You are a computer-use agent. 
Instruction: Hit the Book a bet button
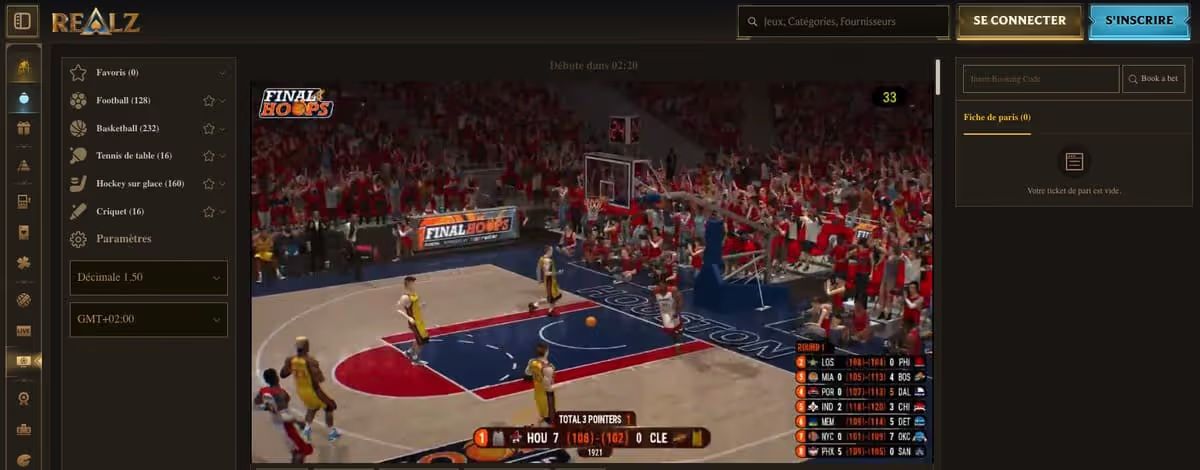coord(1153,79)
